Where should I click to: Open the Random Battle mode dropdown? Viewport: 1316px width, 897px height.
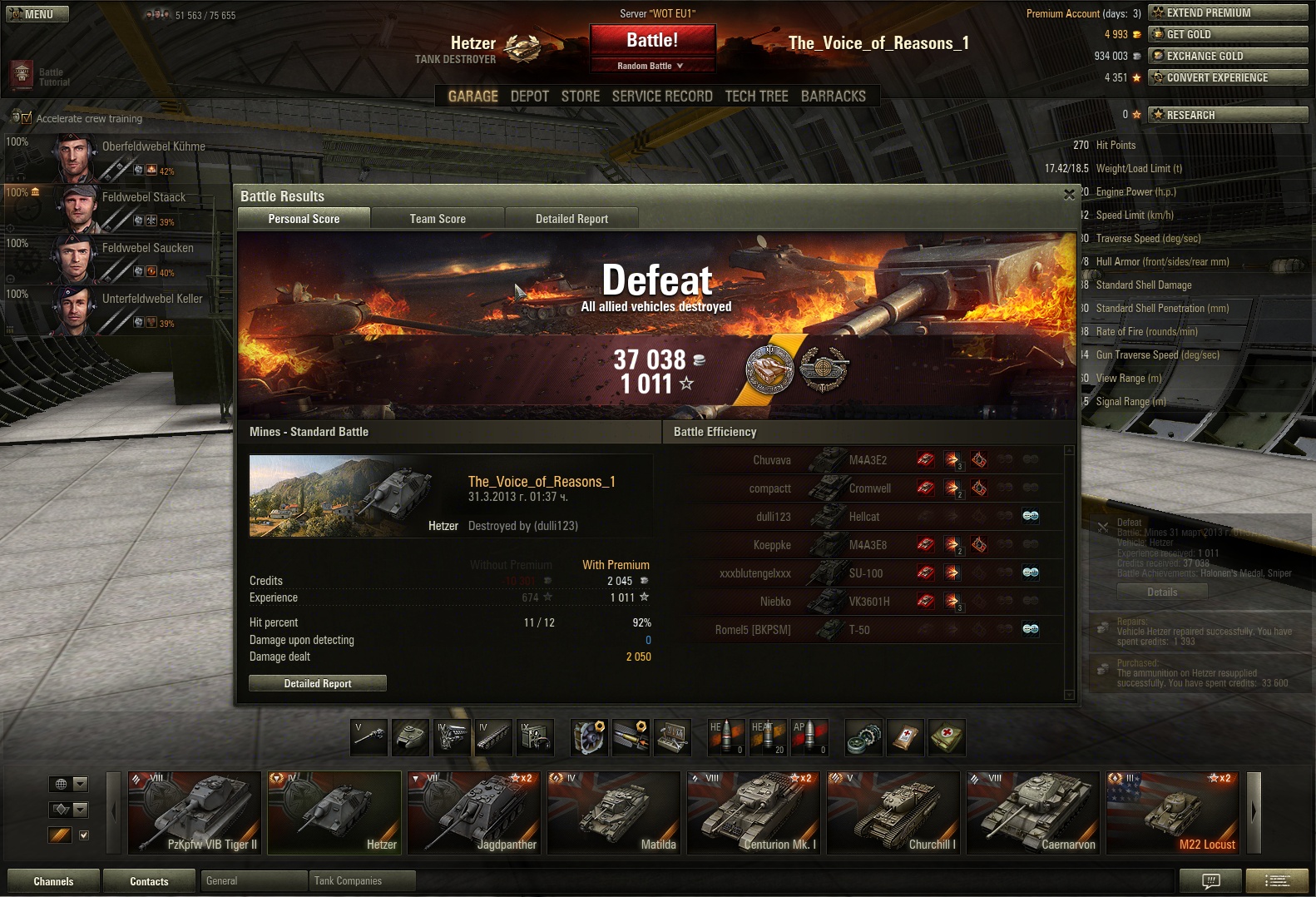(x=652, y=66)
